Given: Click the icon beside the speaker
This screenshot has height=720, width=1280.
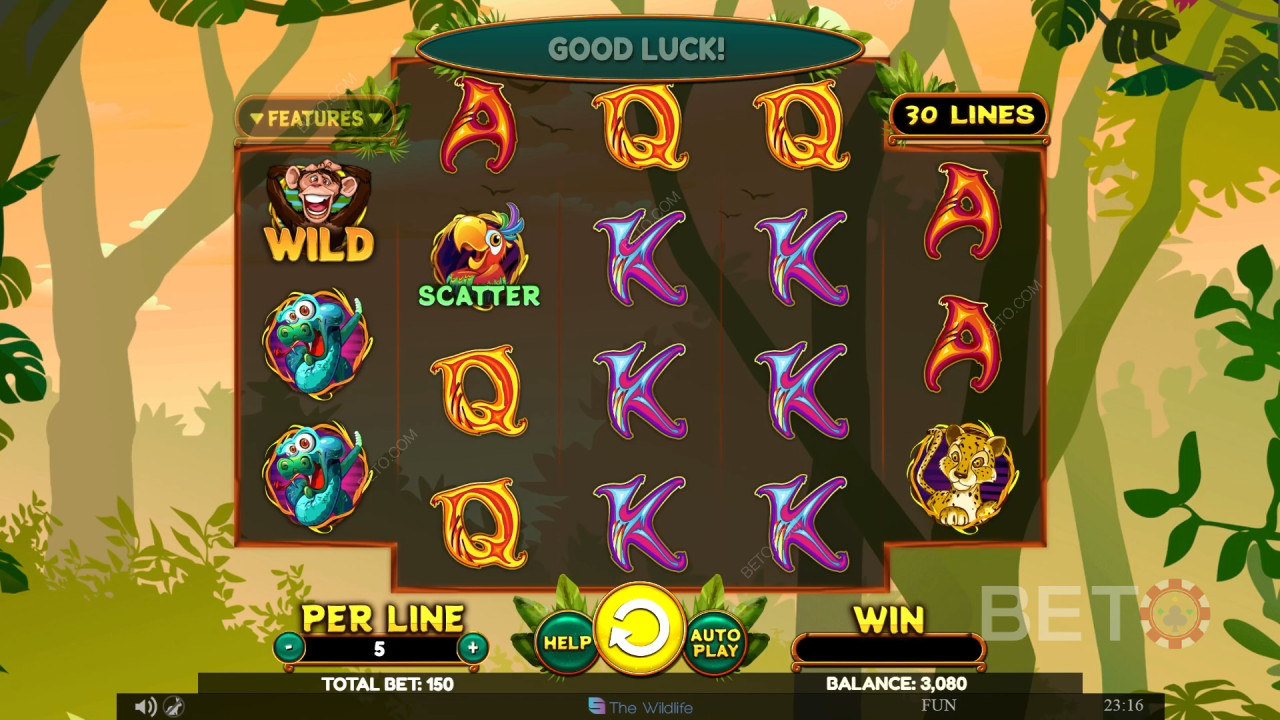Looking at the screenshot, I should [x=172, y=707].
